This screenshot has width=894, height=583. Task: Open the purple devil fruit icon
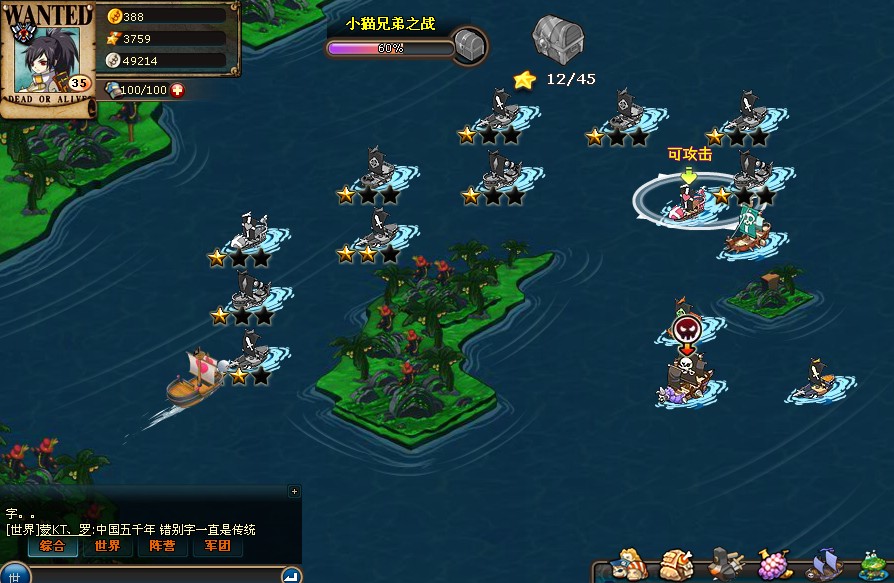pyautogui.click(x=775, y=564)
